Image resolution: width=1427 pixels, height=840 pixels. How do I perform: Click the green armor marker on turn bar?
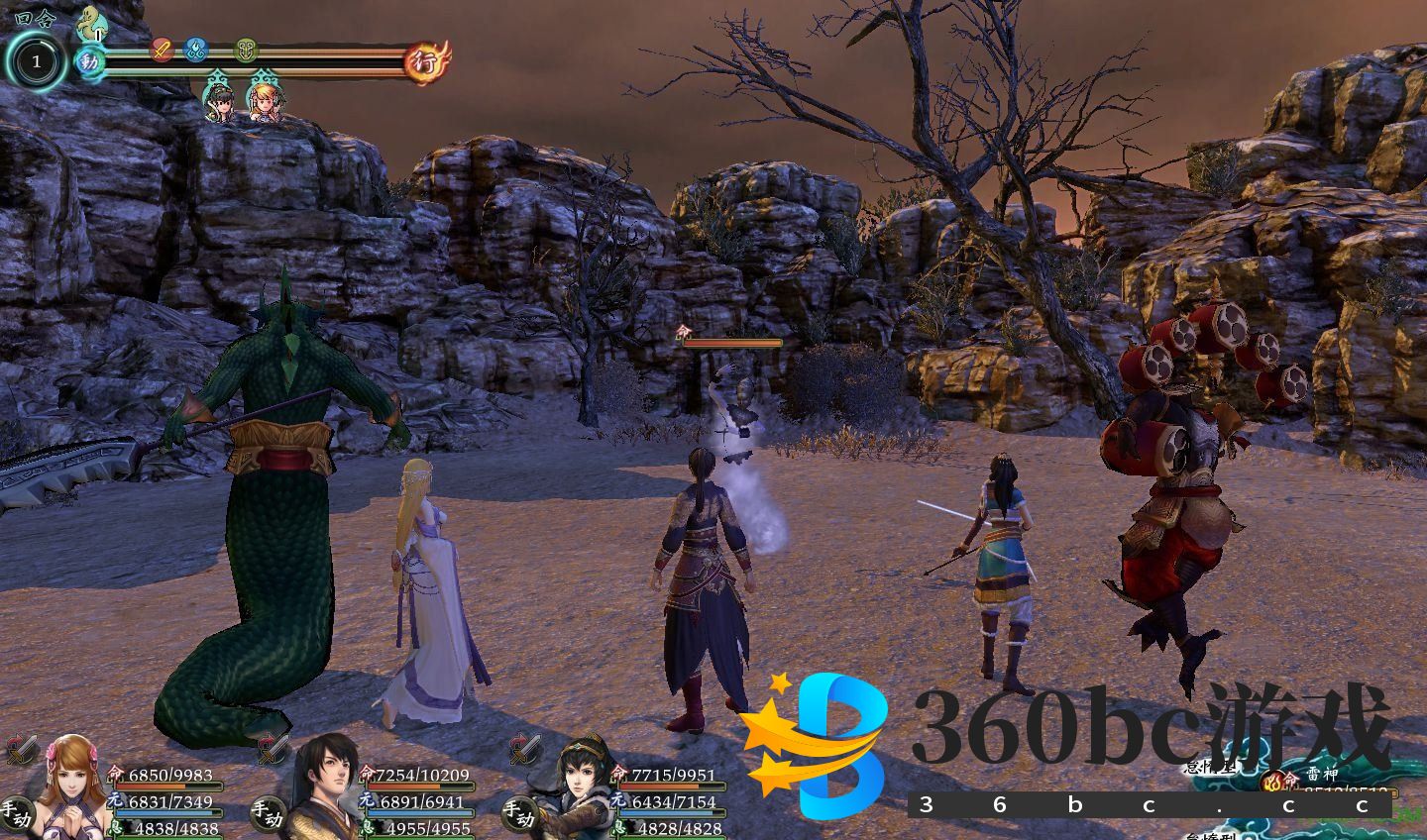tap(246, 49)
